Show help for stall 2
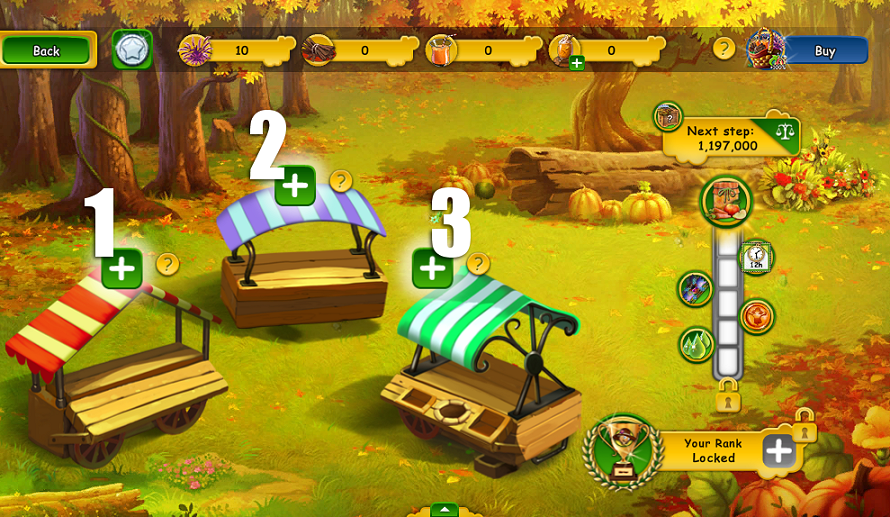 (341, 181)
